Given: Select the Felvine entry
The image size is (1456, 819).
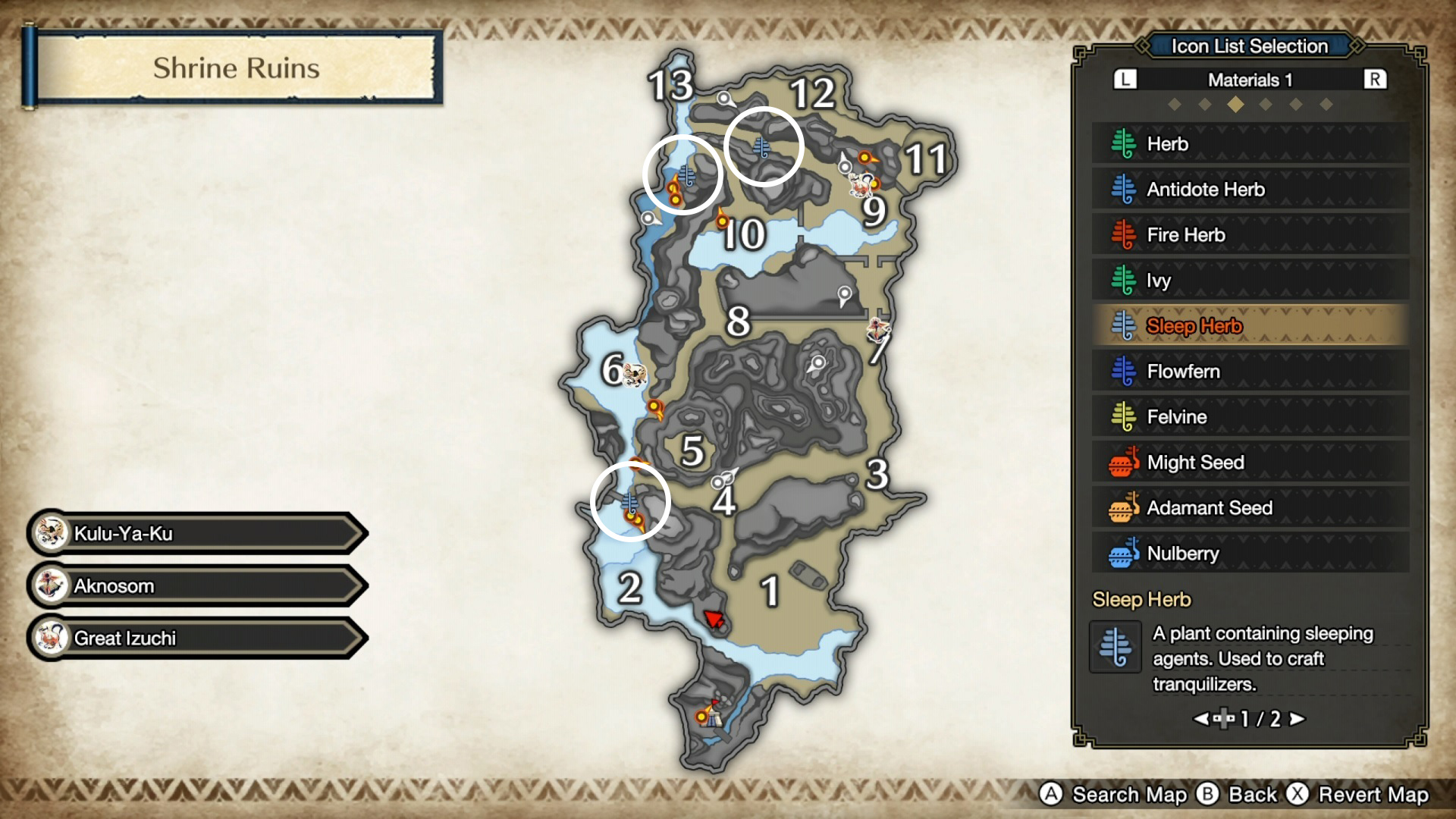Looking at the screenshot, I should 1250,417.
